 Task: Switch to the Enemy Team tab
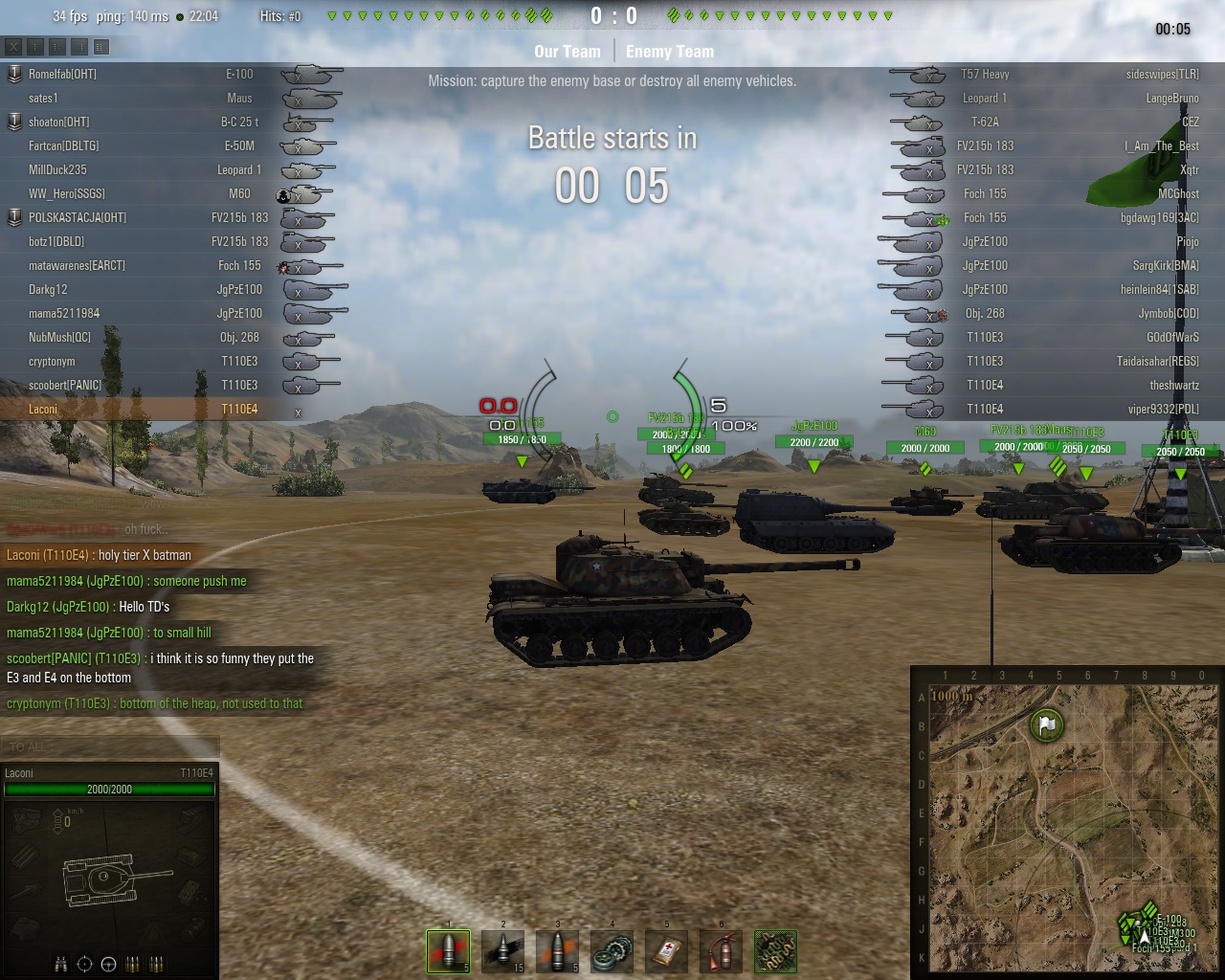click(670, 52)
